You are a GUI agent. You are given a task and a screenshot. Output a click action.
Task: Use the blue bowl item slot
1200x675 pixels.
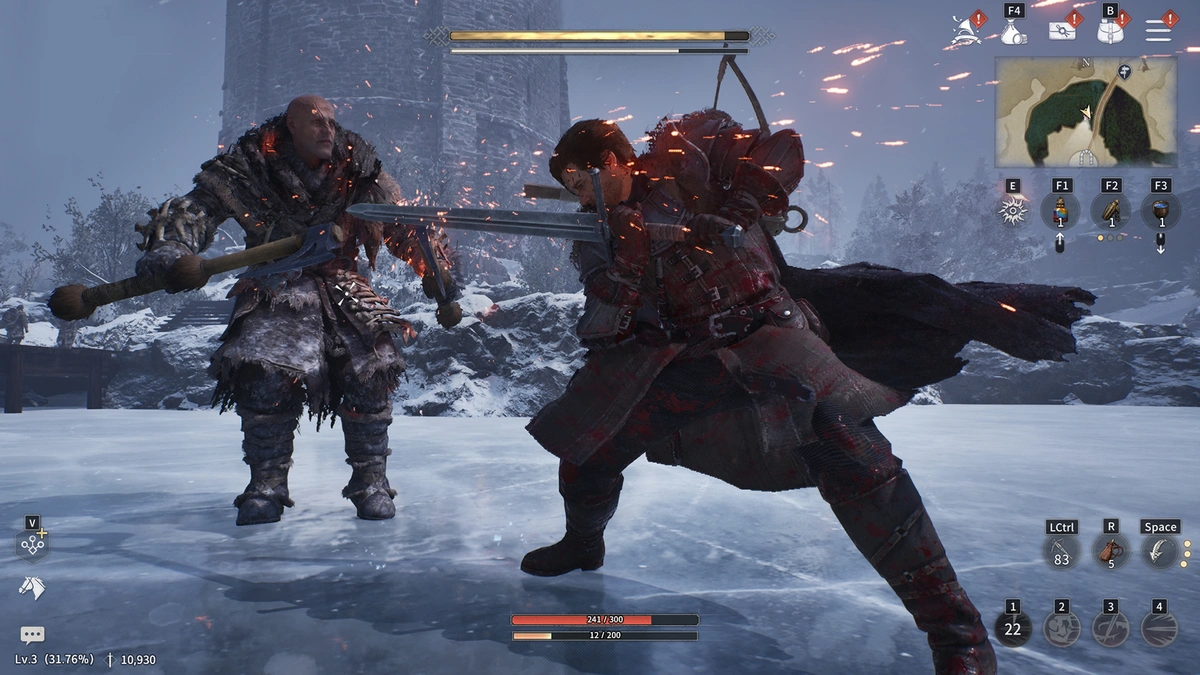coord(1160,211)
